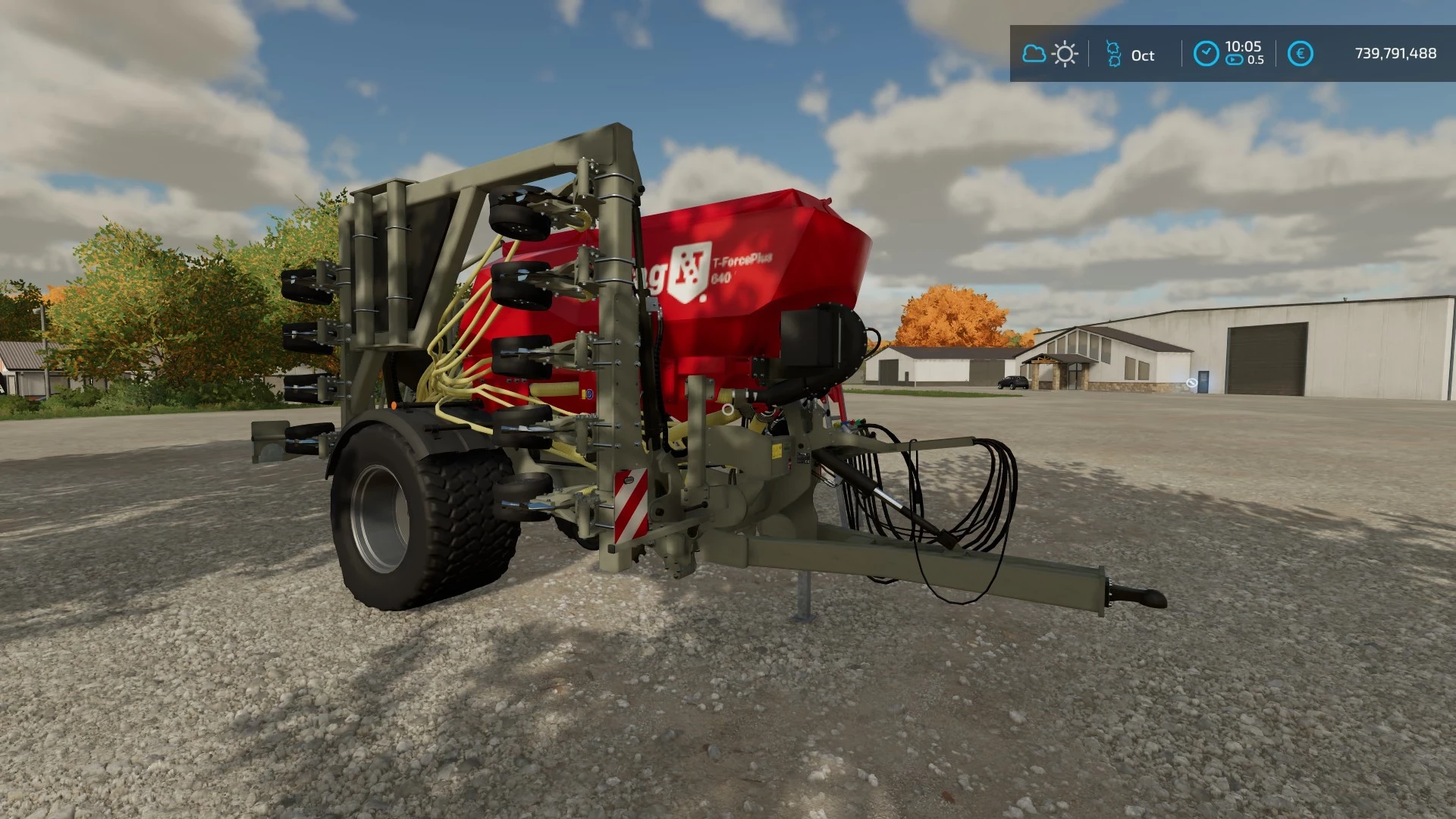The height and width of the screenshot is (819, 1456).
Task: Click the cloud weather icon
Action: [x=1034, y=53]
